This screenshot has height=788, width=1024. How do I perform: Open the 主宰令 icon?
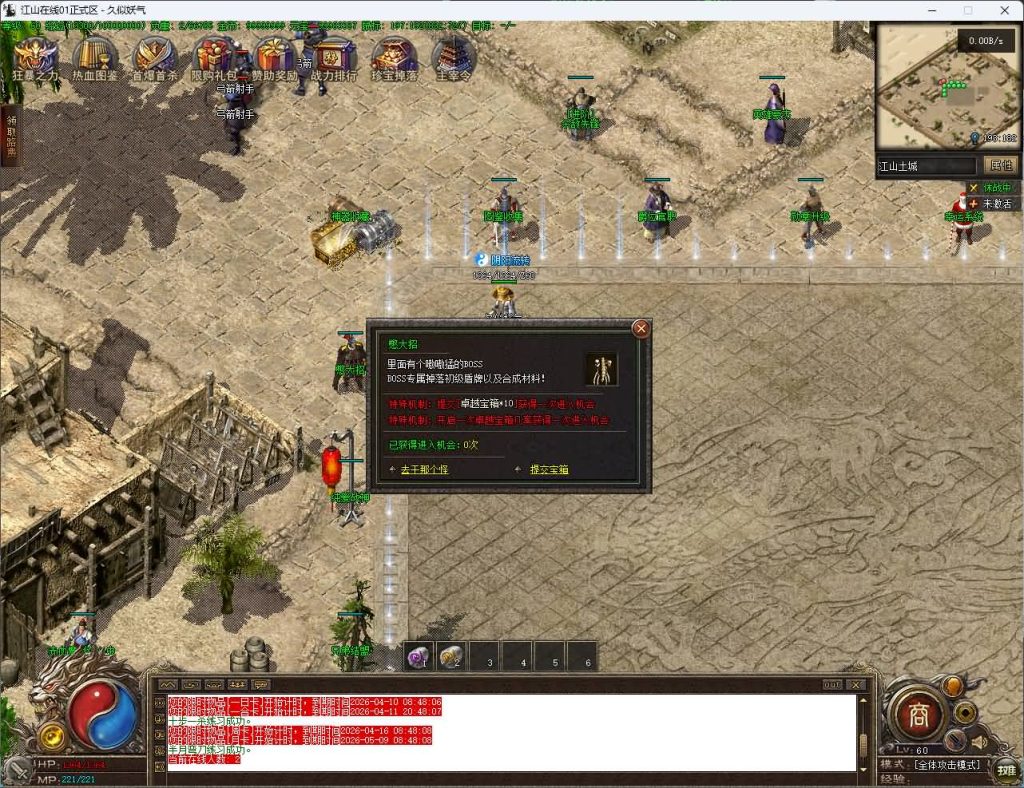pos(453,58)
